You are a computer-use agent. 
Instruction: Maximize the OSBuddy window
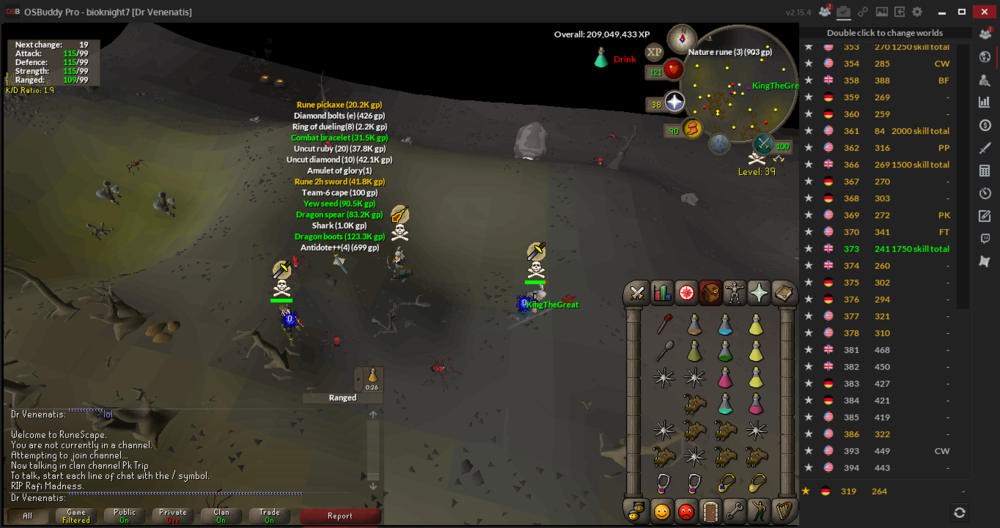coord(962,12)
